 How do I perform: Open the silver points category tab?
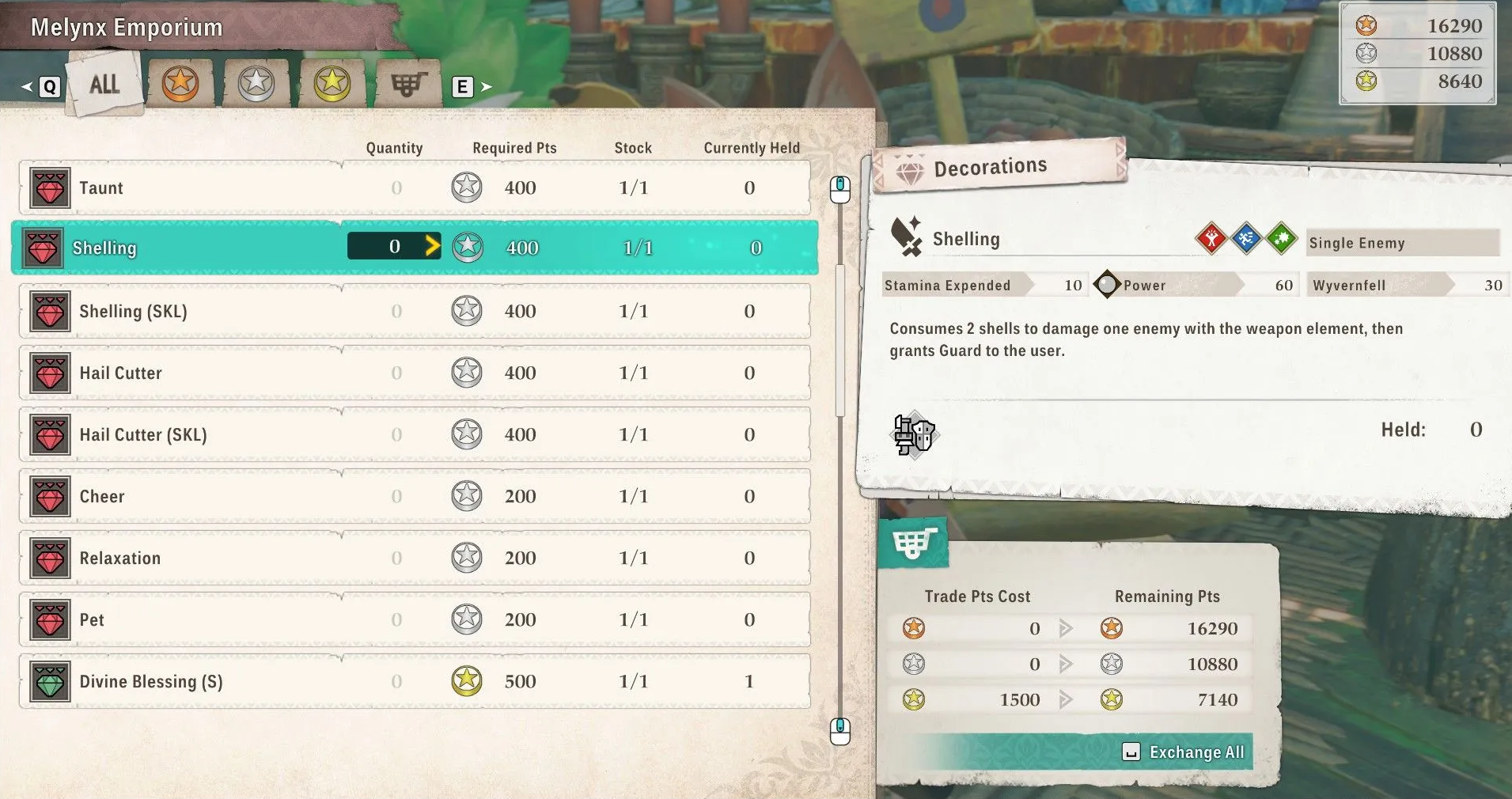(256, 83)
